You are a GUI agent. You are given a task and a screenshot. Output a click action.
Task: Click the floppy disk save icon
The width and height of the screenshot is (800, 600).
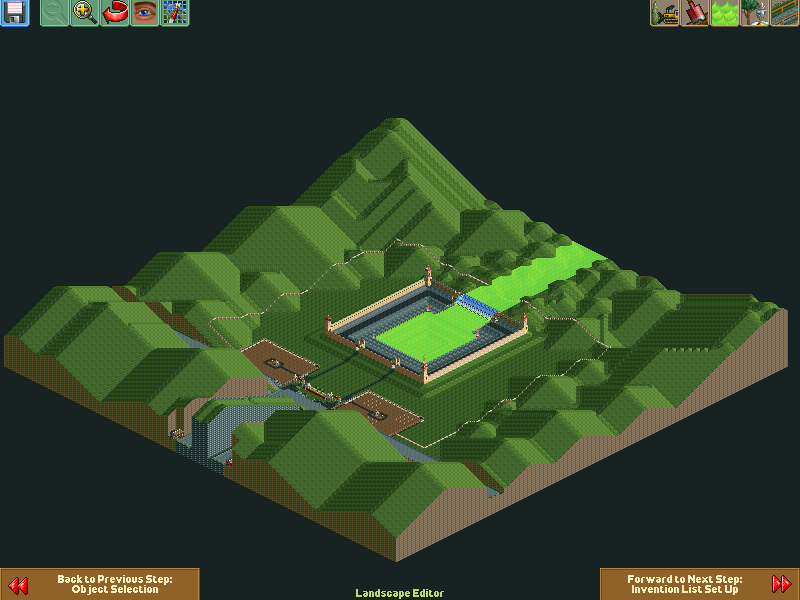[x=14, y=13]
